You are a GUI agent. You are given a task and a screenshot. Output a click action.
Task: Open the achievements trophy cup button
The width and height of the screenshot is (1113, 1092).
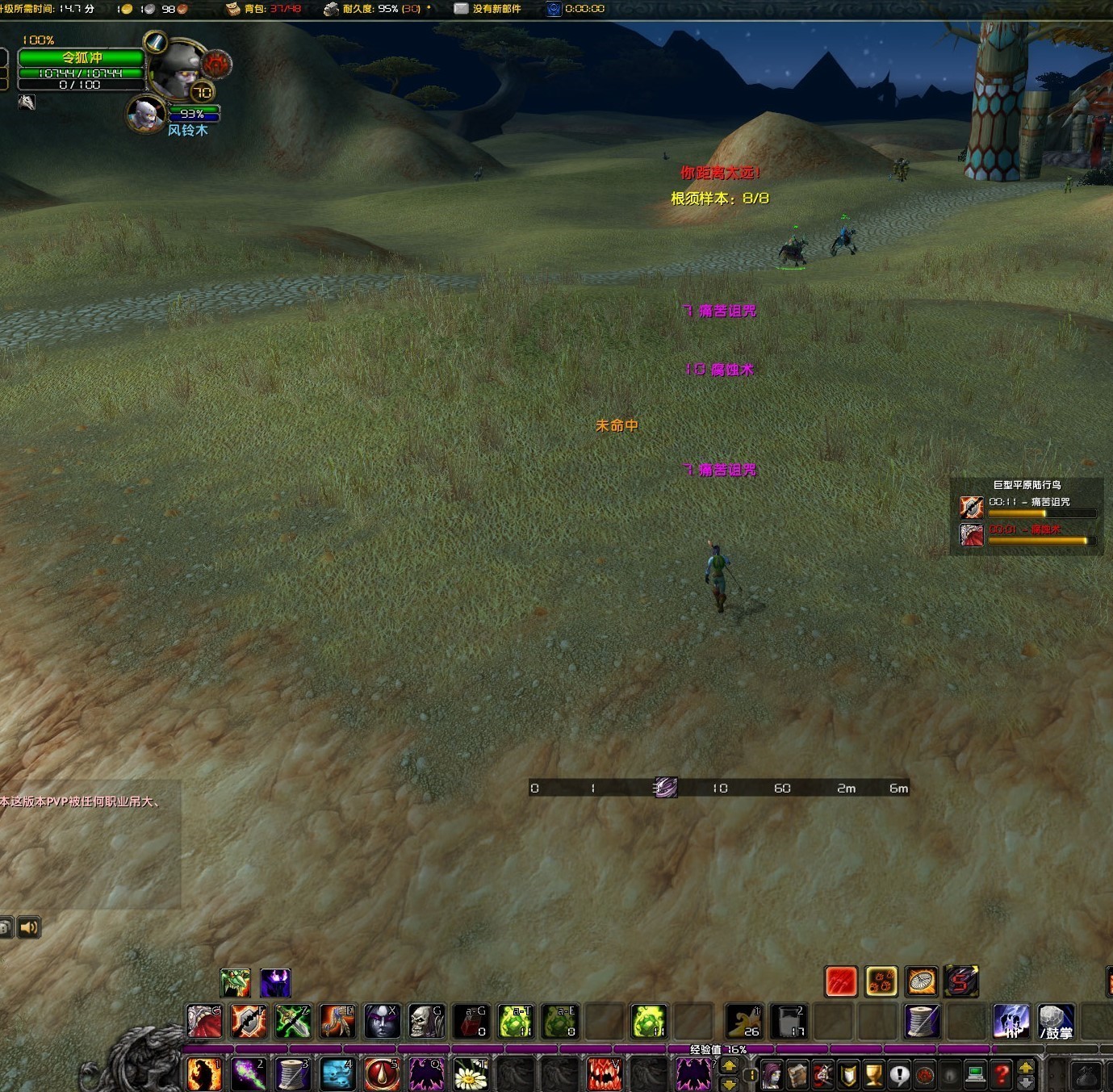[x=873, y=1074]
